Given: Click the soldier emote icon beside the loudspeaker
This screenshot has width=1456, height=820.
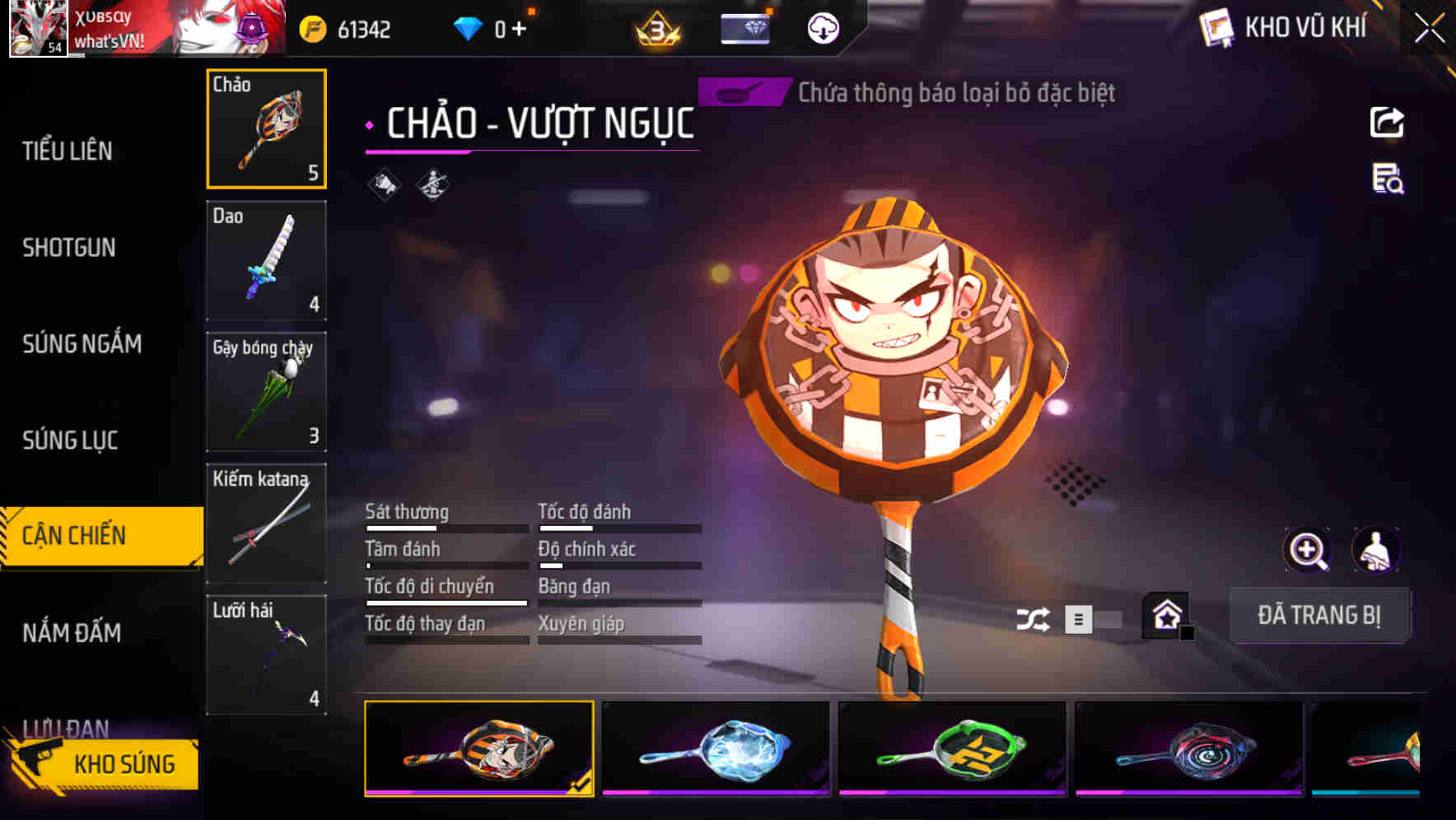Looking at the screenshot, I should [x=432, y=184].
